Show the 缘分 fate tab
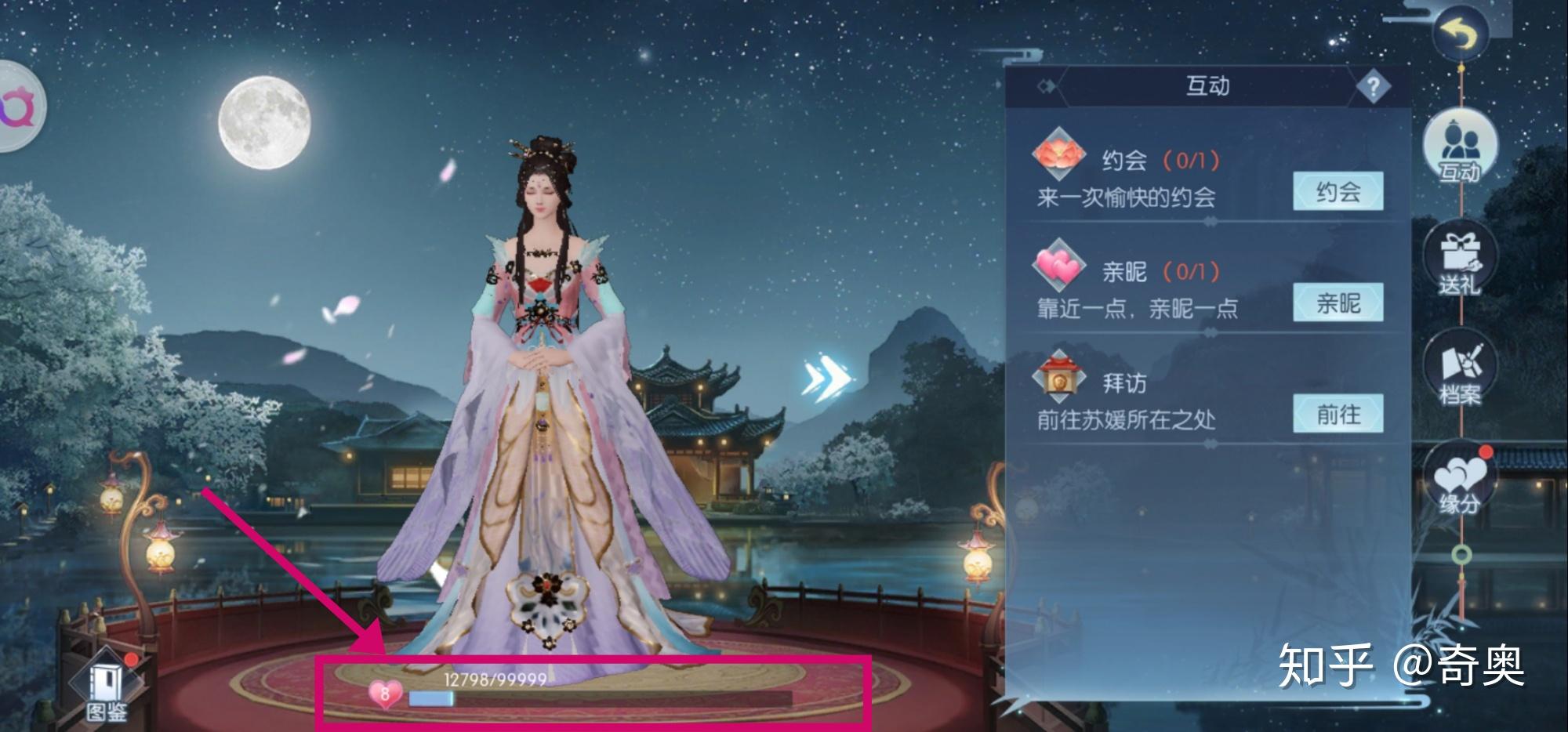The height and width of the screenshot is (732, 1568). (1460, 482)
